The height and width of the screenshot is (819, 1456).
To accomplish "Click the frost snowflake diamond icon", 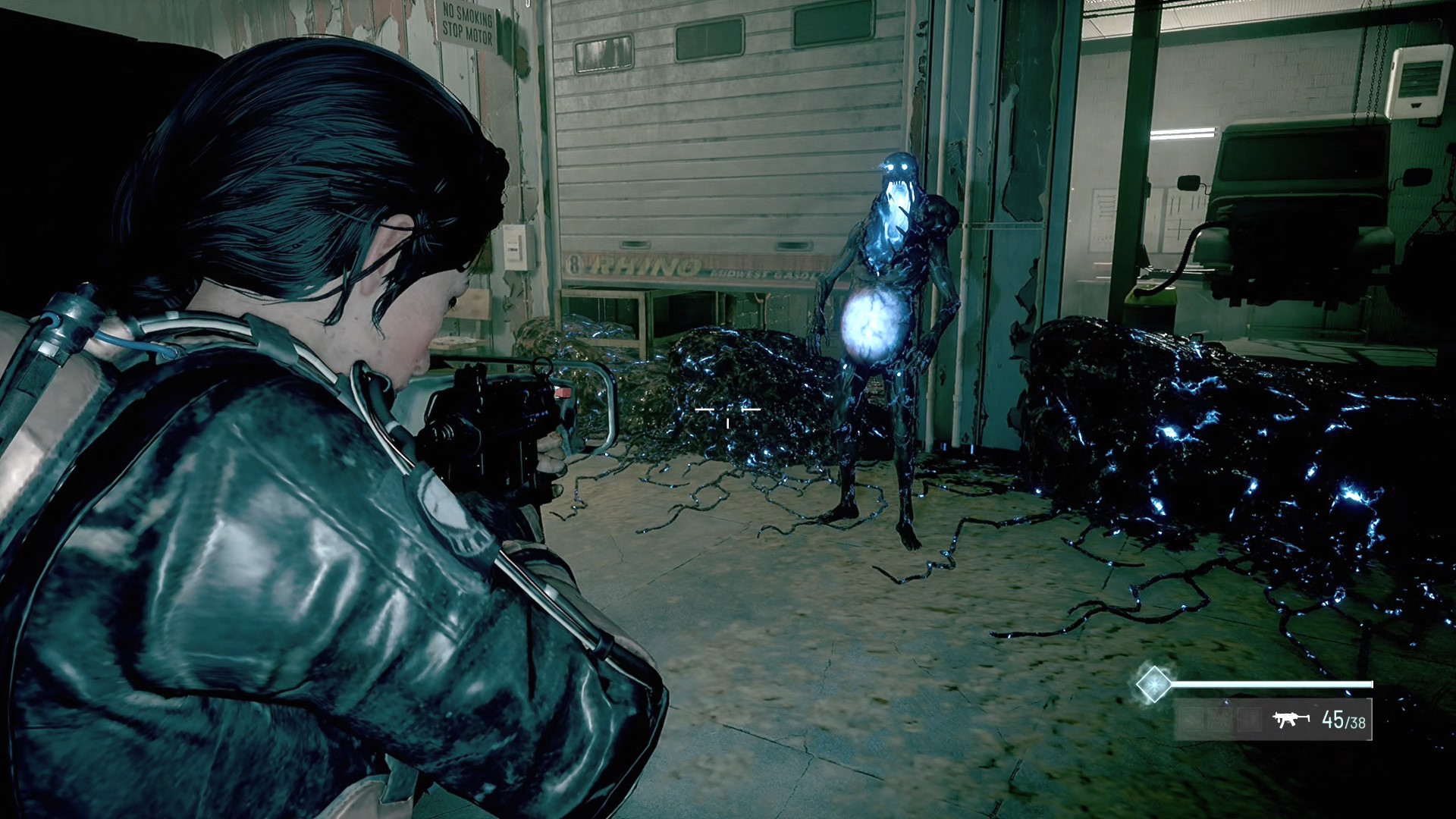I will pyautogui.click(x=1153, y=683).
